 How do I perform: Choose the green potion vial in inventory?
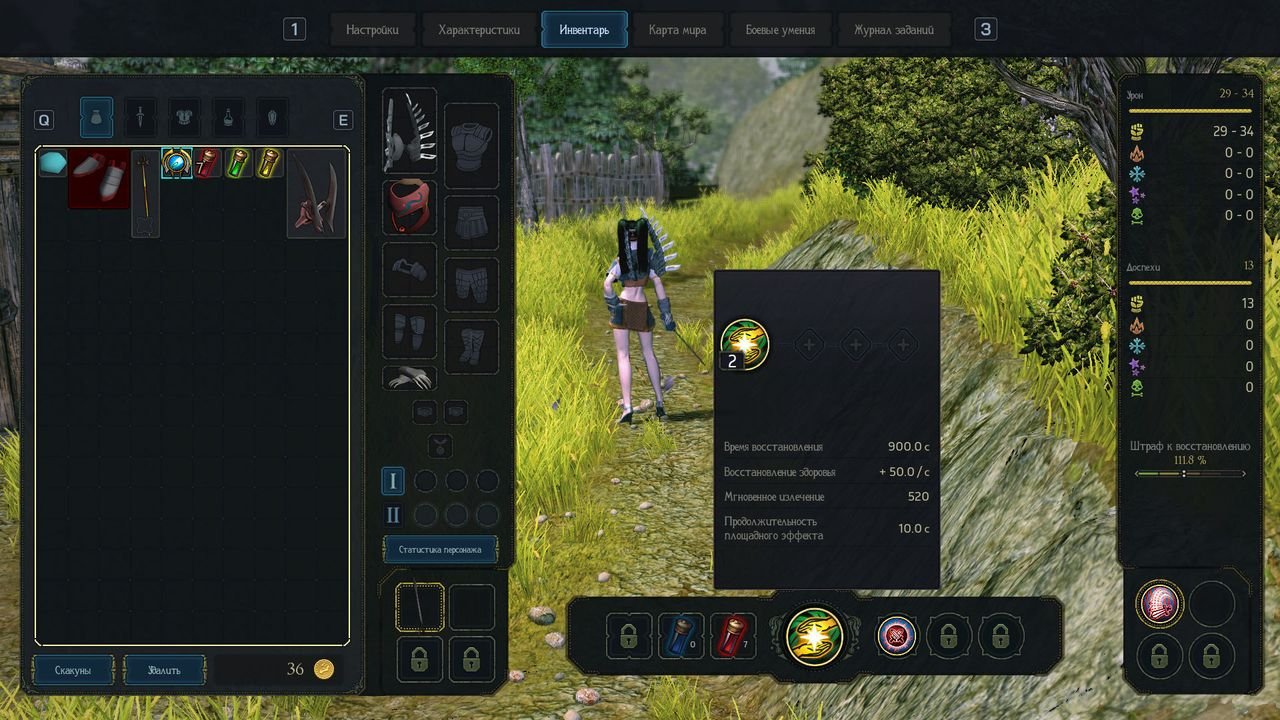tap(238, 163)
